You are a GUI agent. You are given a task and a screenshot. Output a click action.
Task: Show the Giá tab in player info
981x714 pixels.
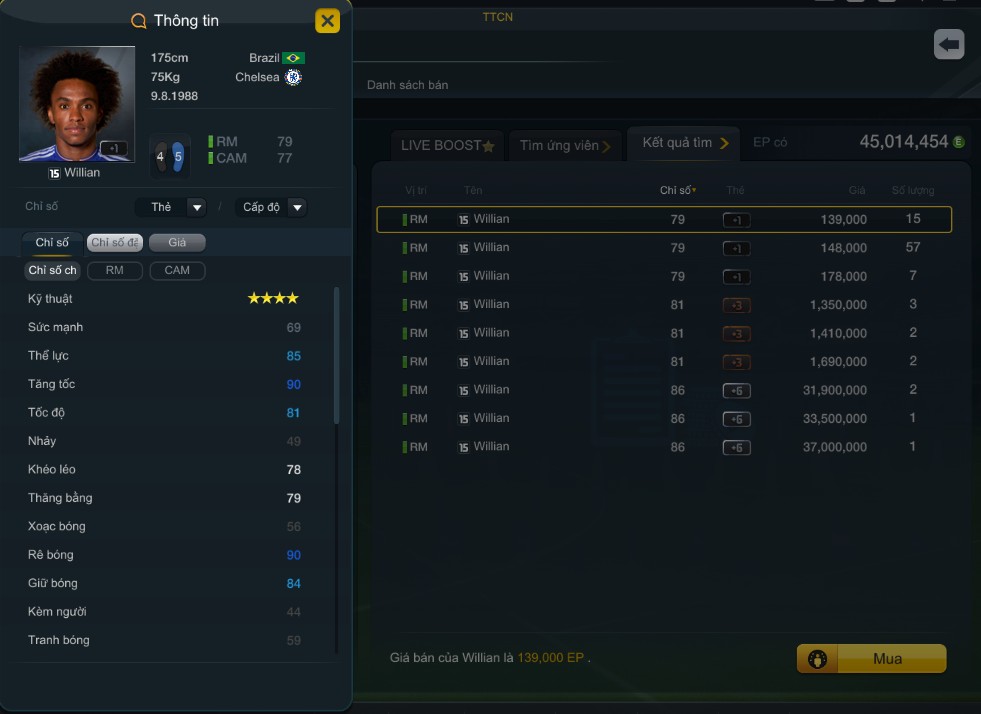pyautogui.click(x=177, y=242)
